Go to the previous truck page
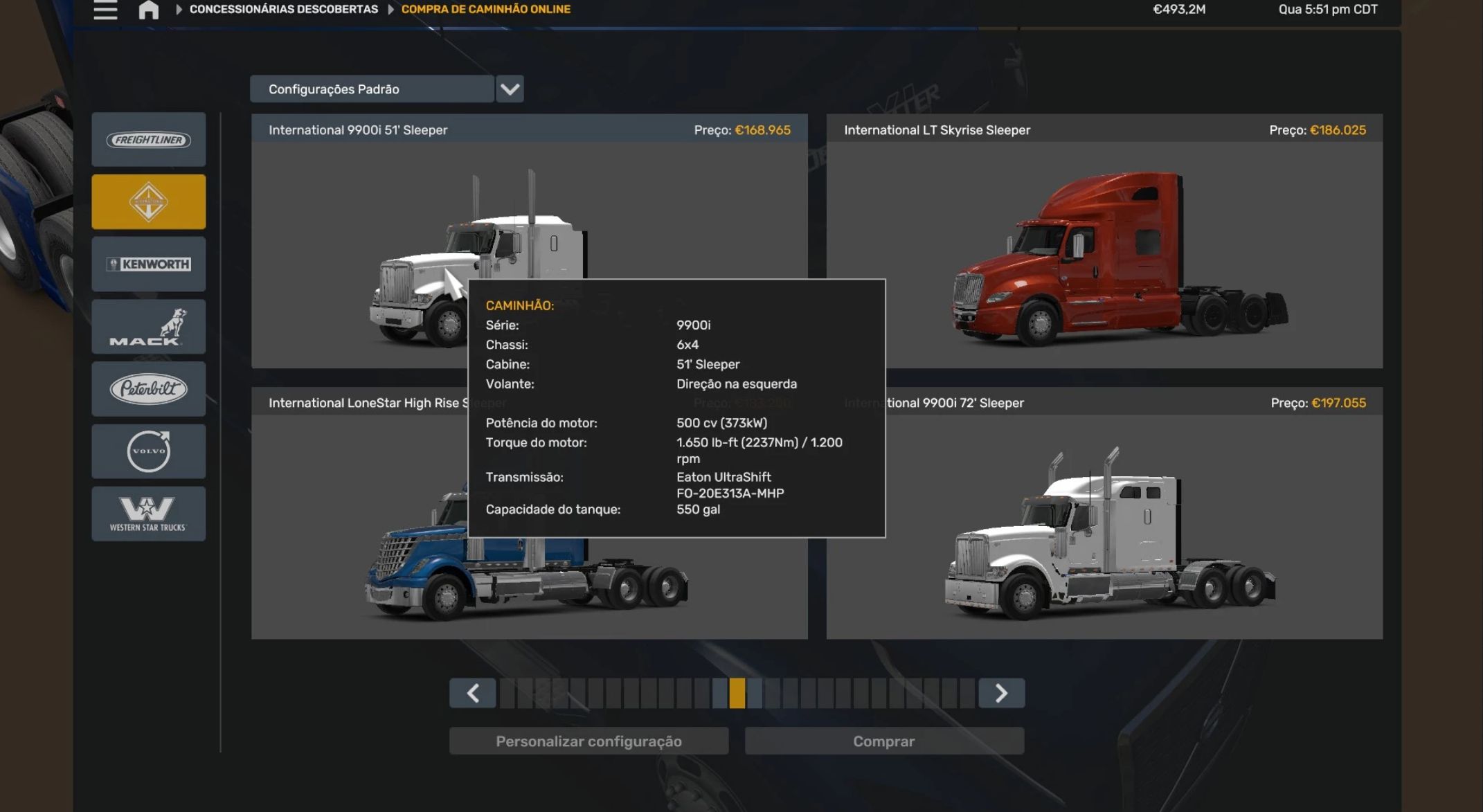Image resolution: width=1483 pixels, height=812 pixels. tap(473, 693)
